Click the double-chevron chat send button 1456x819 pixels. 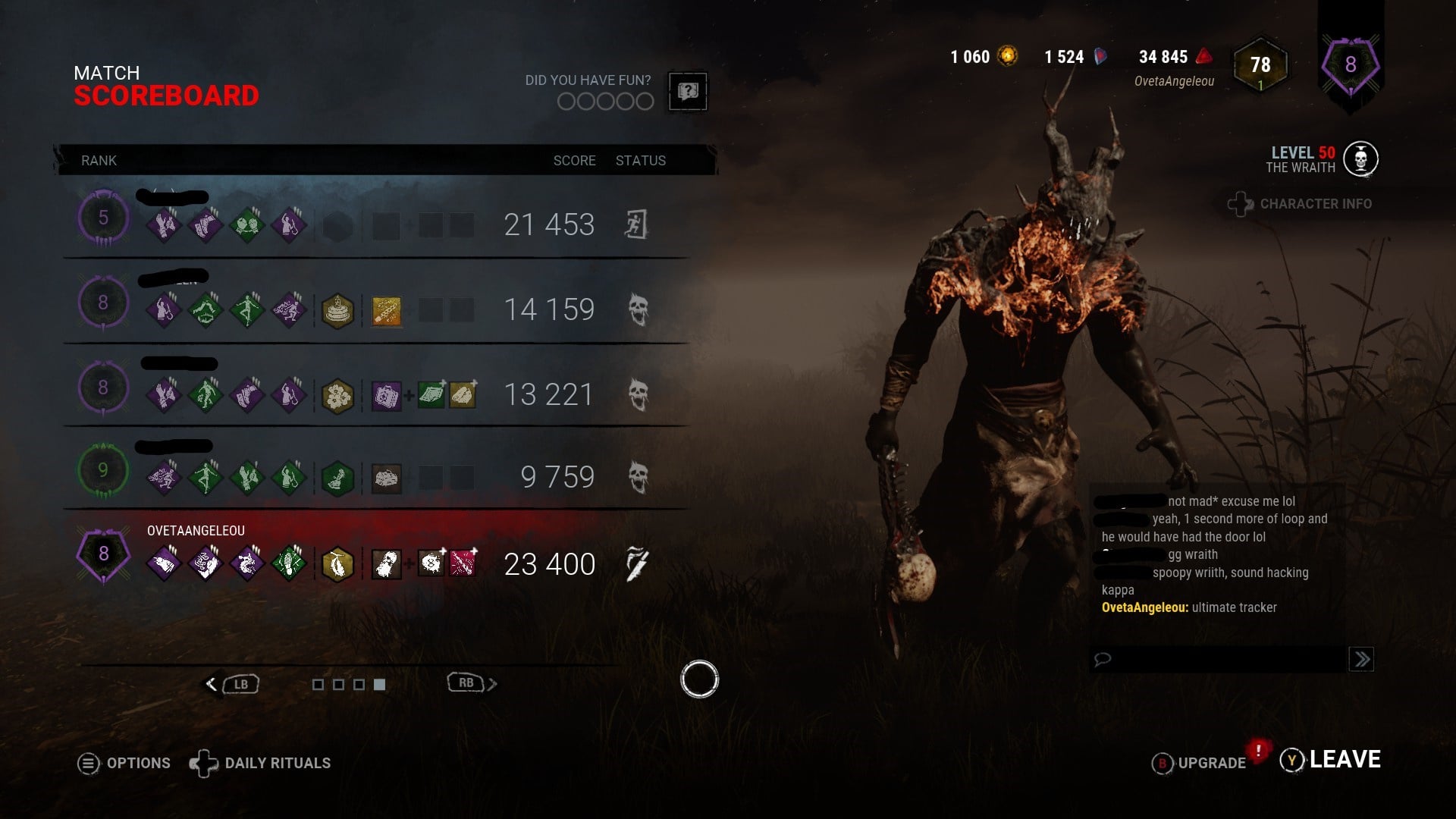(1363, 660)
